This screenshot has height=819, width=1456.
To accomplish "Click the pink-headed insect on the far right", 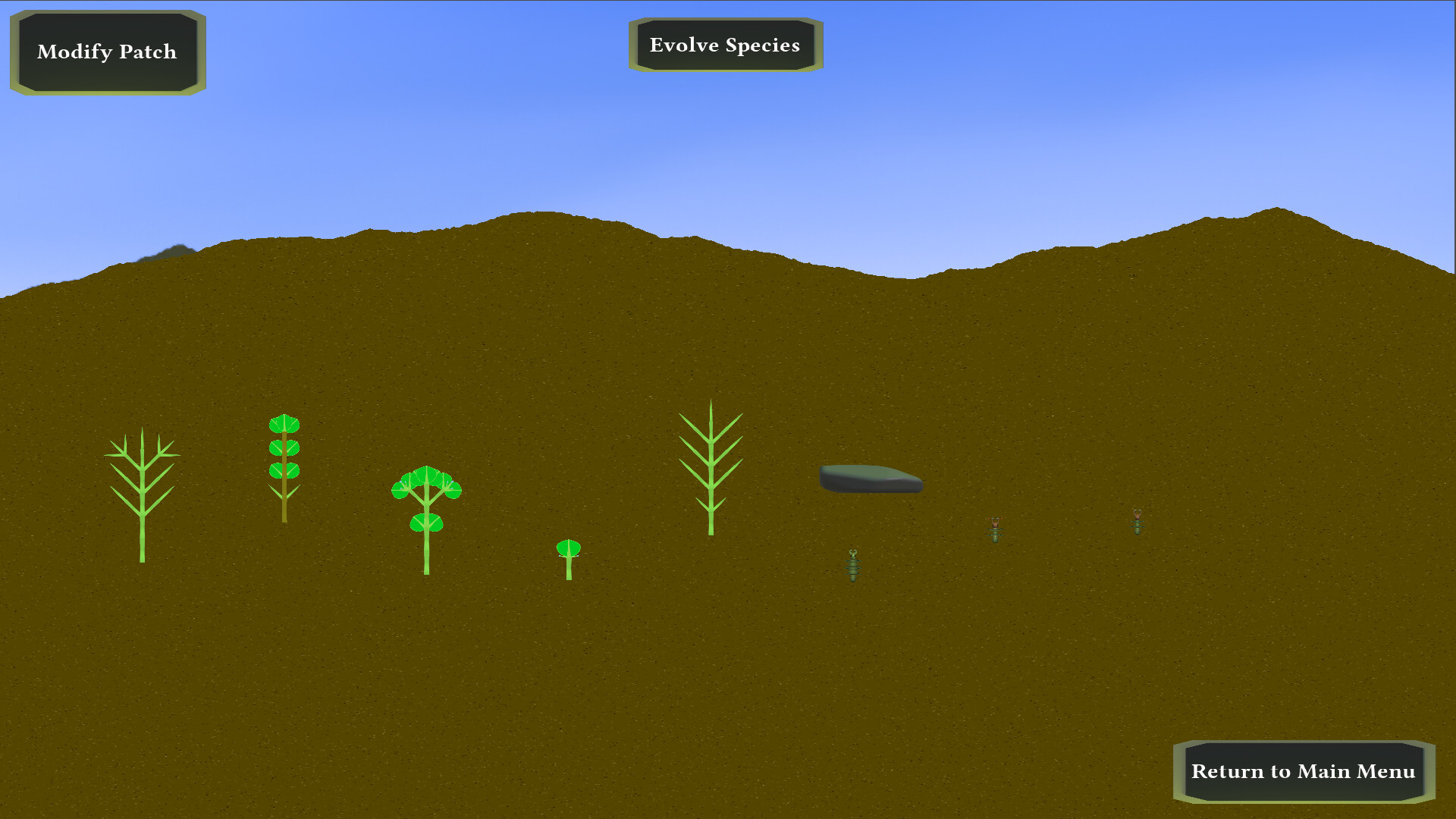I will pos(1137,523).
